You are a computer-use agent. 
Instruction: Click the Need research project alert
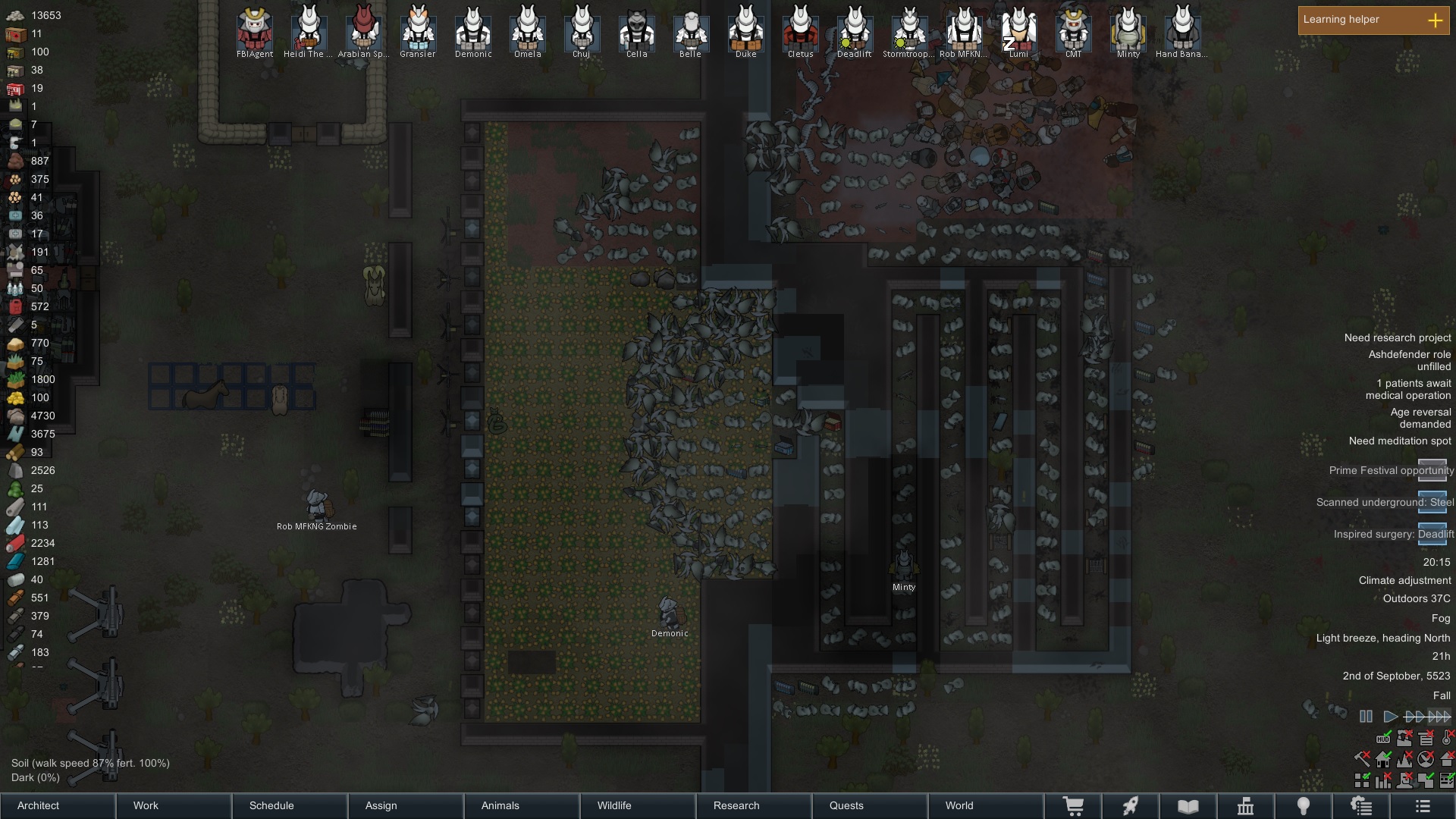(x=1398, y=337)
